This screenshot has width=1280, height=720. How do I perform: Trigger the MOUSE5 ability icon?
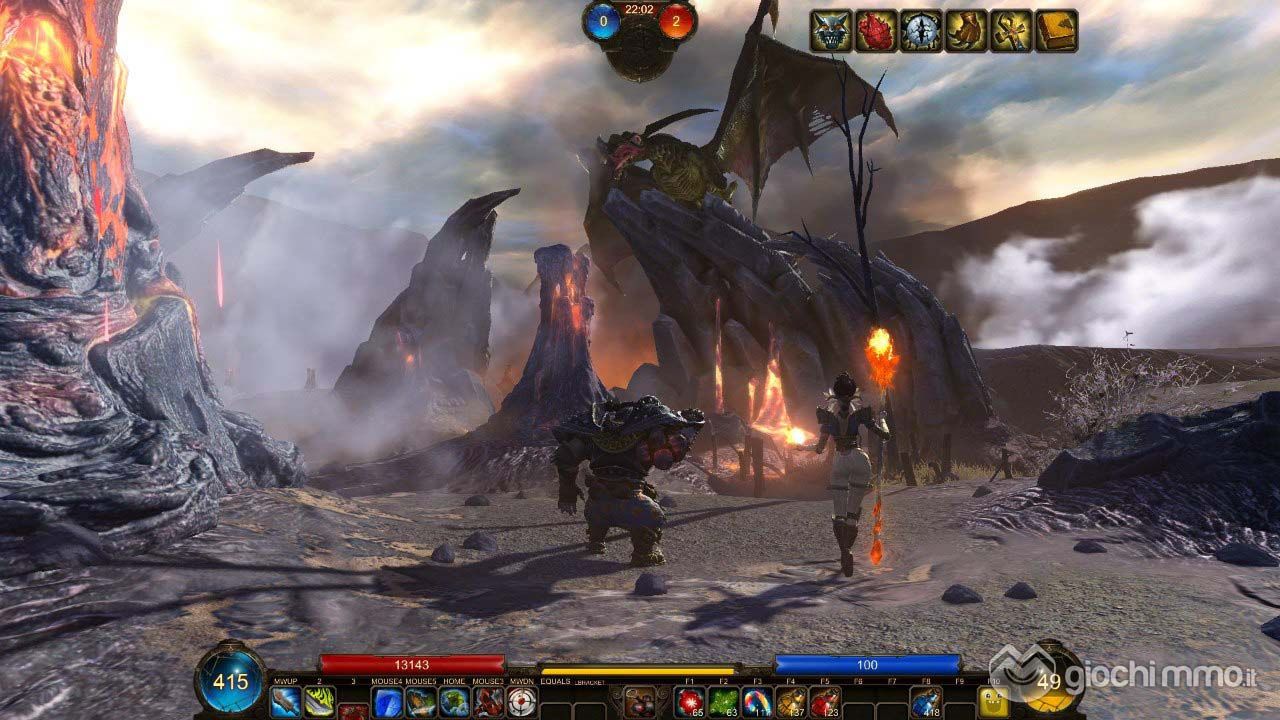point(421,702)
